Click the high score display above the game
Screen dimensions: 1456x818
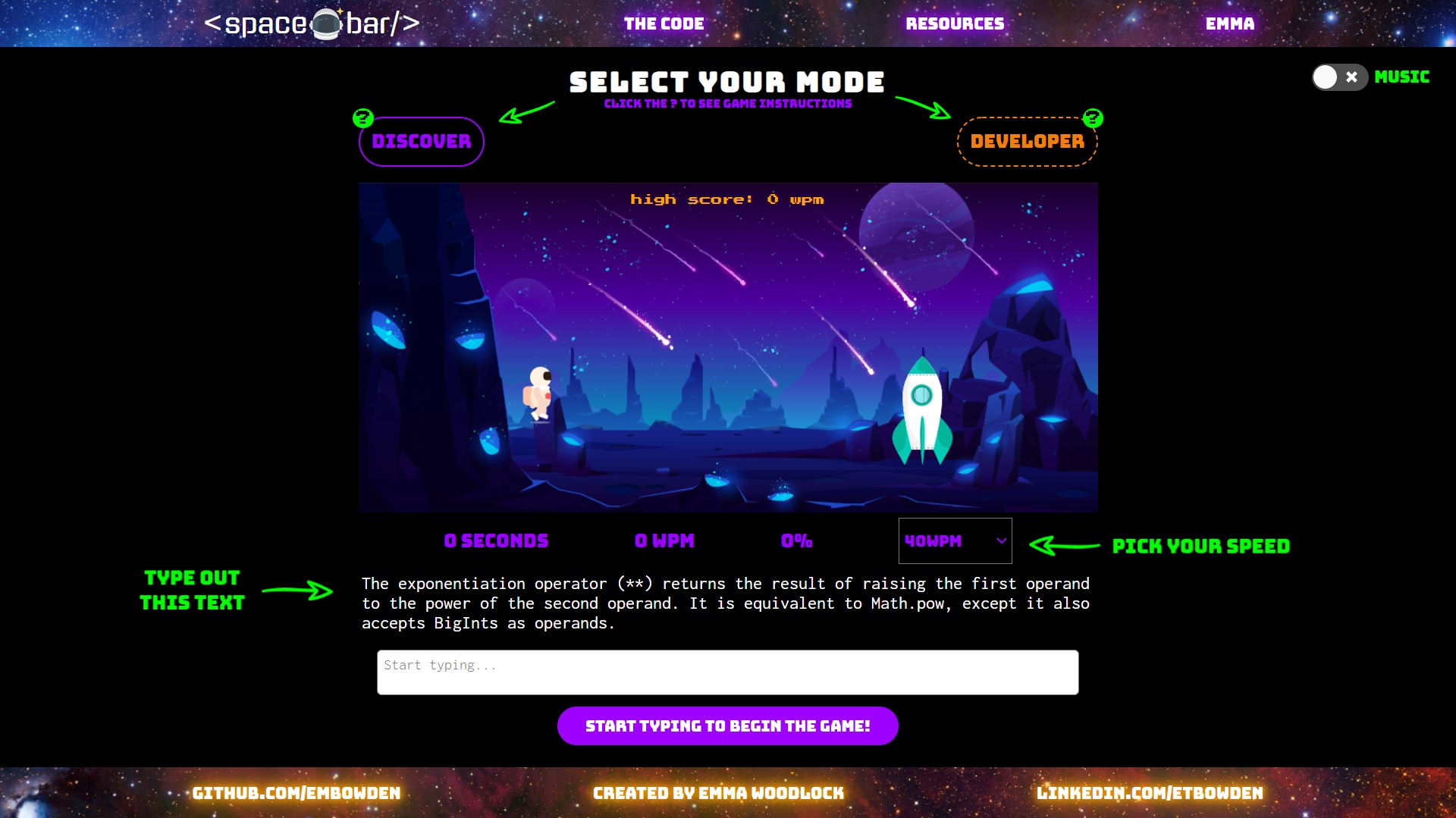(x=726, y=199)
